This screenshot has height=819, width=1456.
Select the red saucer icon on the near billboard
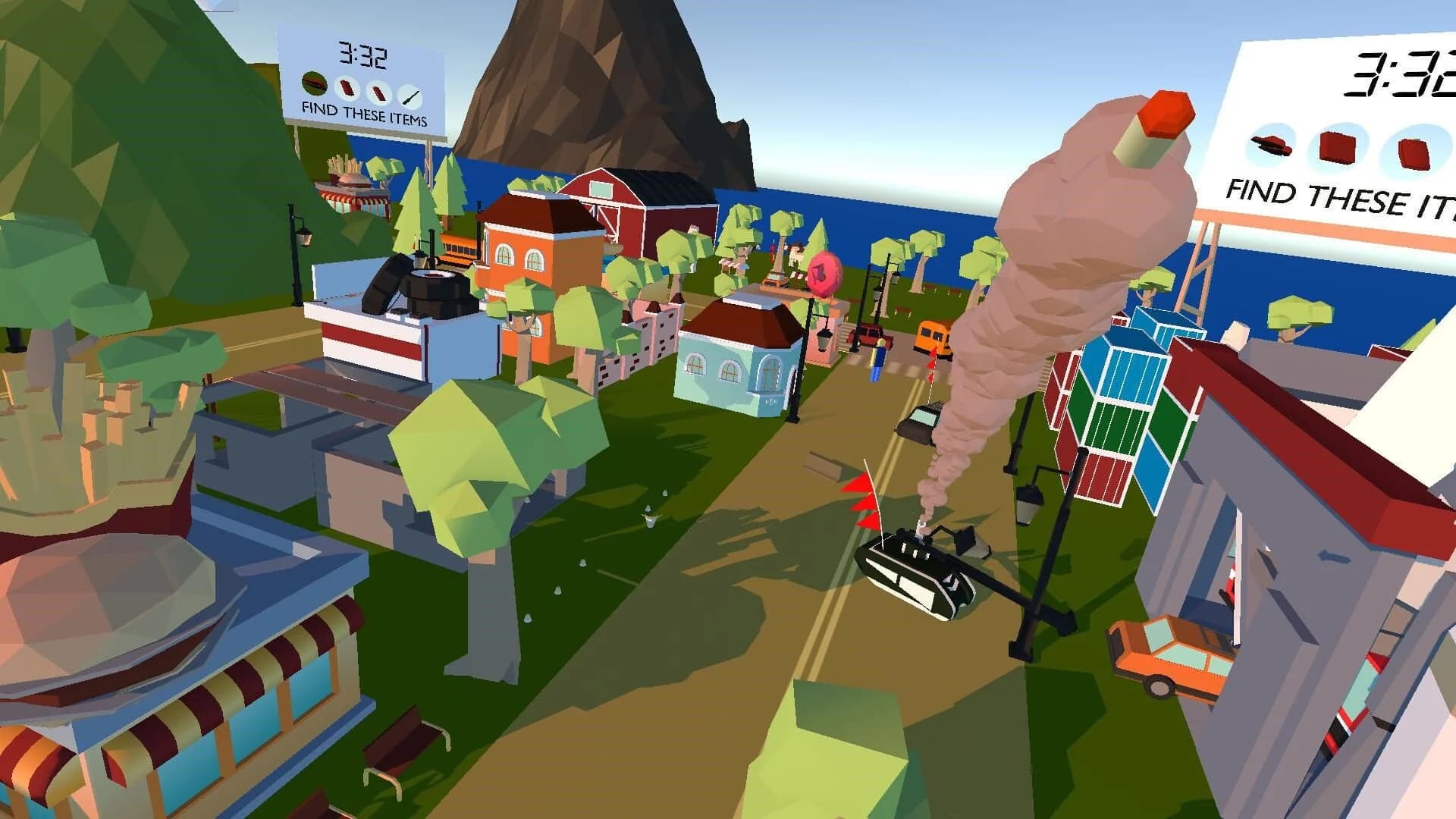(1271, 143)
